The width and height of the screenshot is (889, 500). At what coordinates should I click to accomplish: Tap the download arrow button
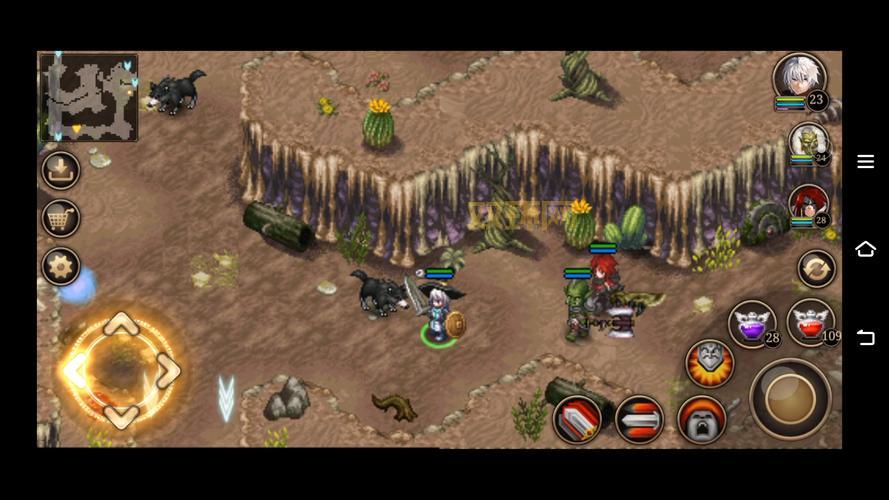click(61, 170)
